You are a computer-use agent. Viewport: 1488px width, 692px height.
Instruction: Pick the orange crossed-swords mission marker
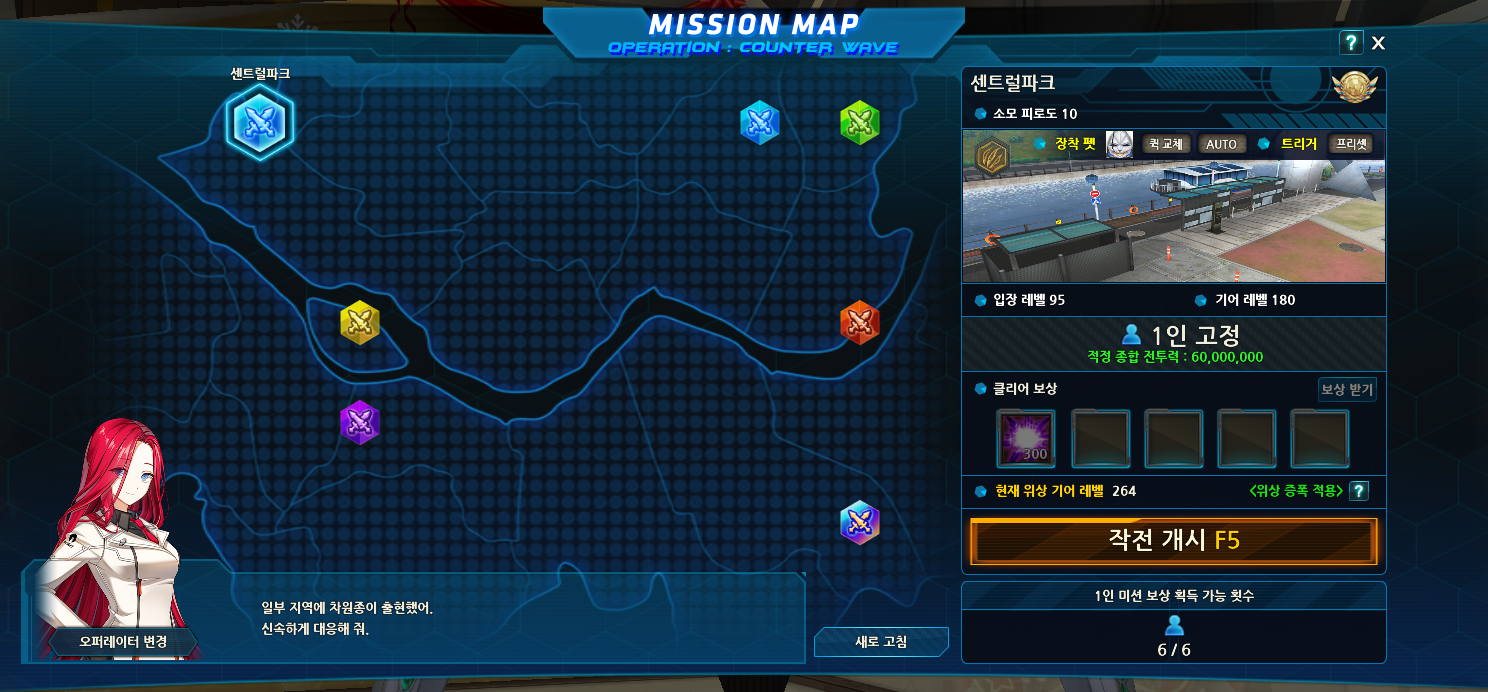(x=859, y=322)
